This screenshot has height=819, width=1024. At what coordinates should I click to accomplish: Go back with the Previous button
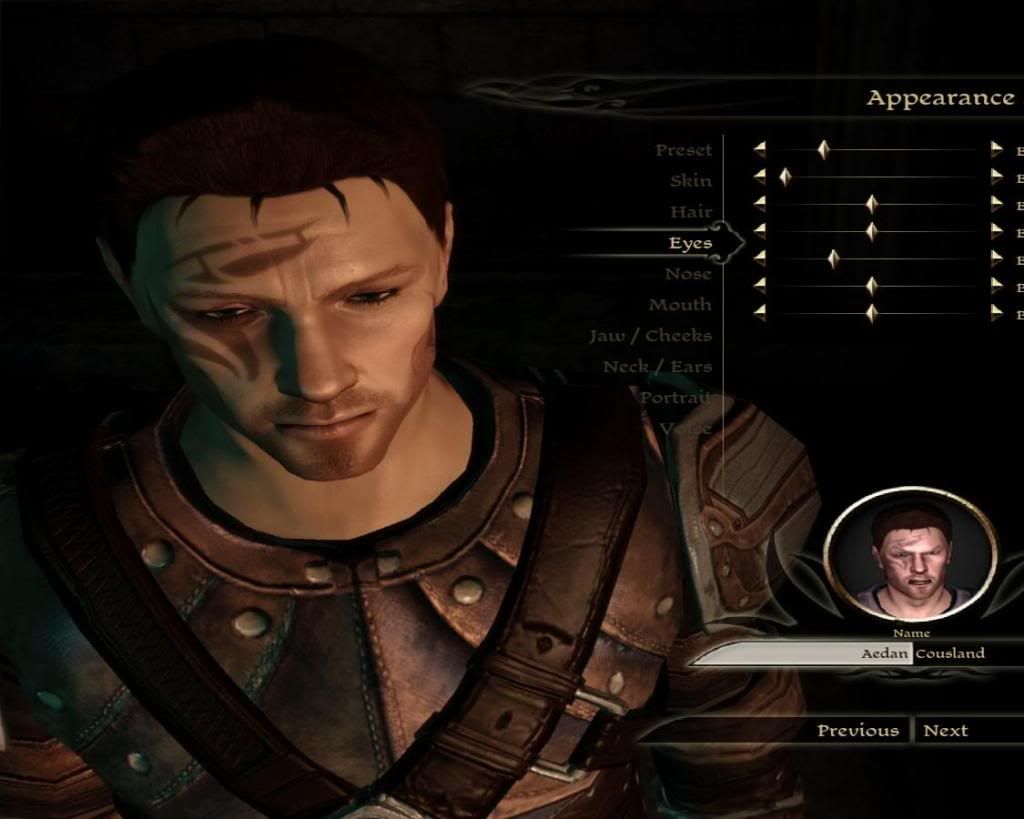(857, 730)
